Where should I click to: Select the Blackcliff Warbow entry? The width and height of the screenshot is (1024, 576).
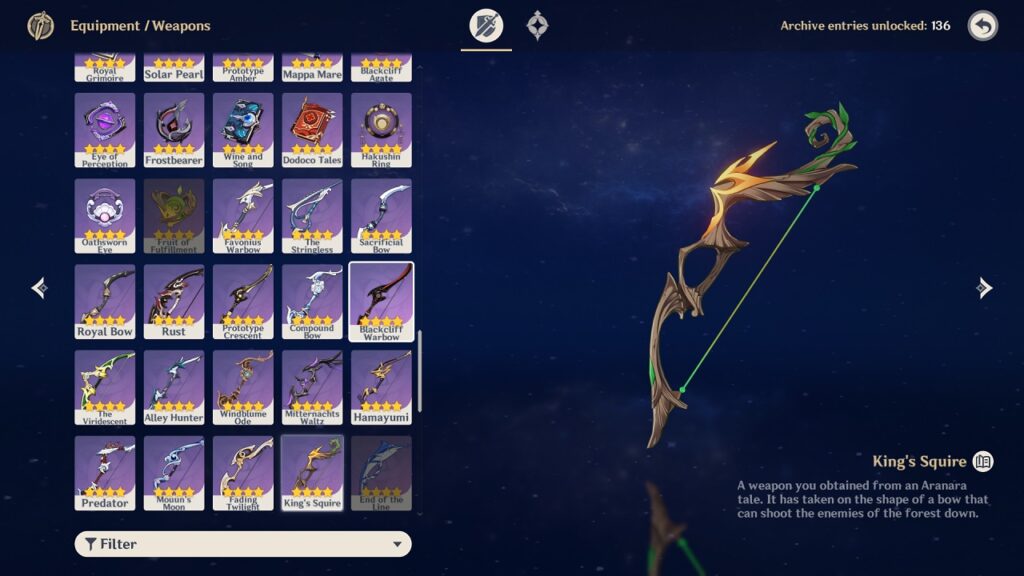click(381, 301)
